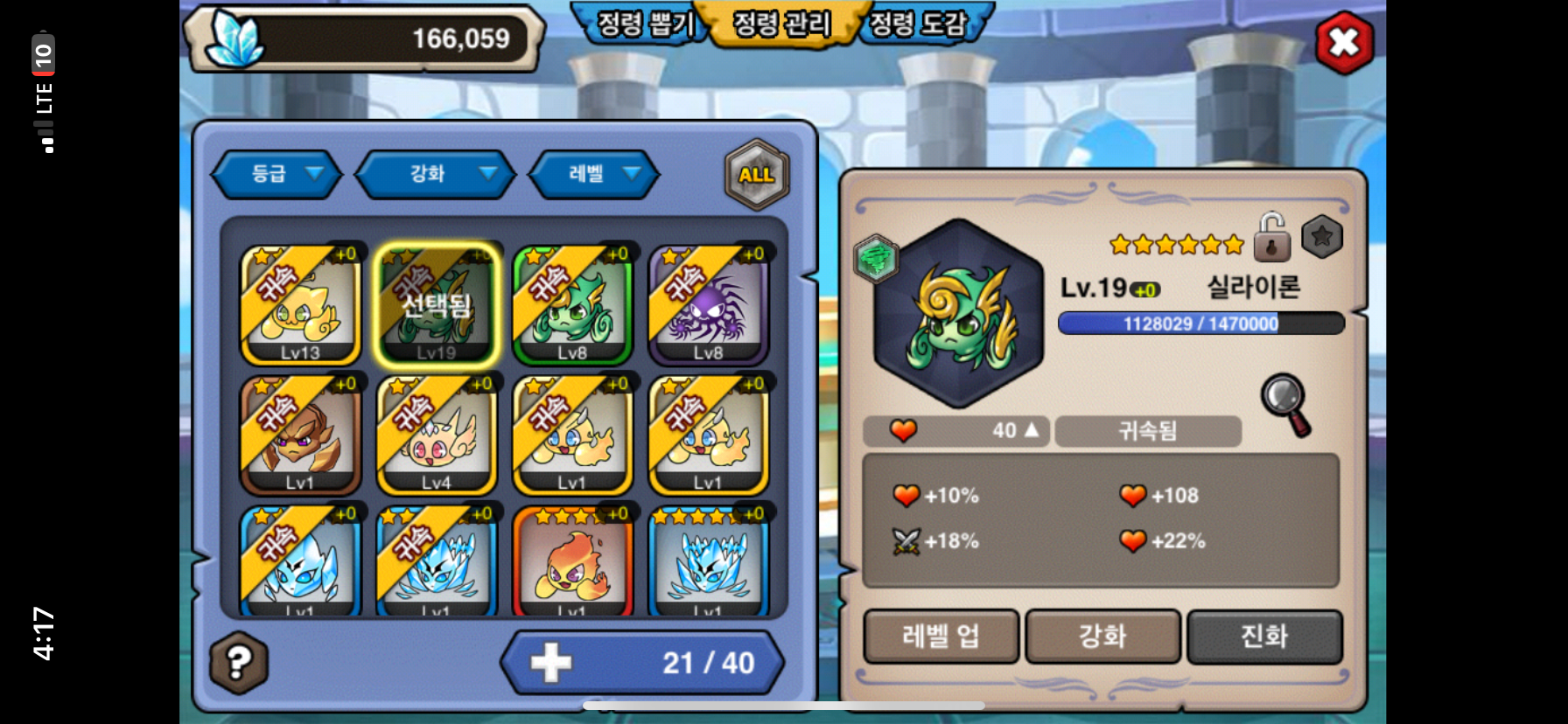Open the question mark help

pos(239,663)
